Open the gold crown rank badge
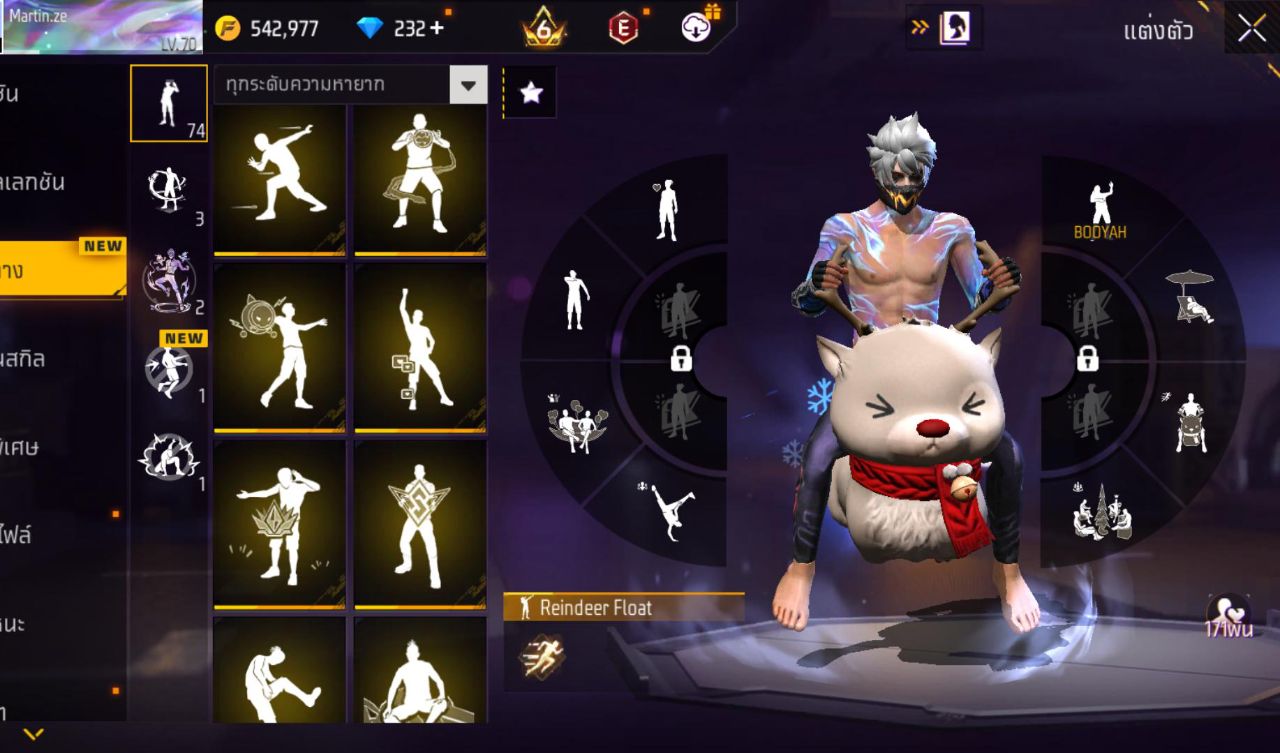This screenshot has width=1280, height=753. pos(543,28)
